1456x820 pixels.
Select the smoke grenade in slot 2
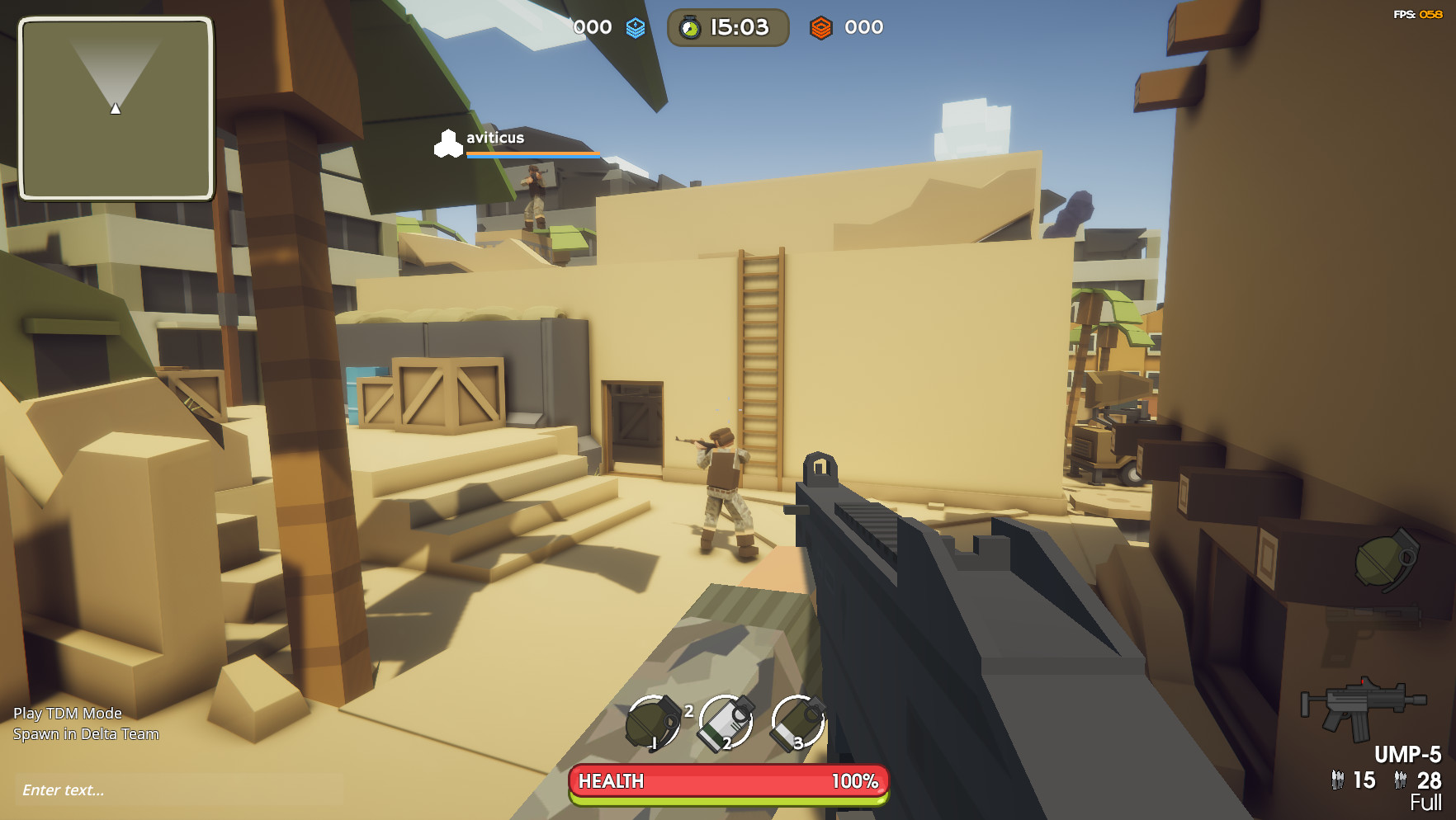tap(726, 725)
